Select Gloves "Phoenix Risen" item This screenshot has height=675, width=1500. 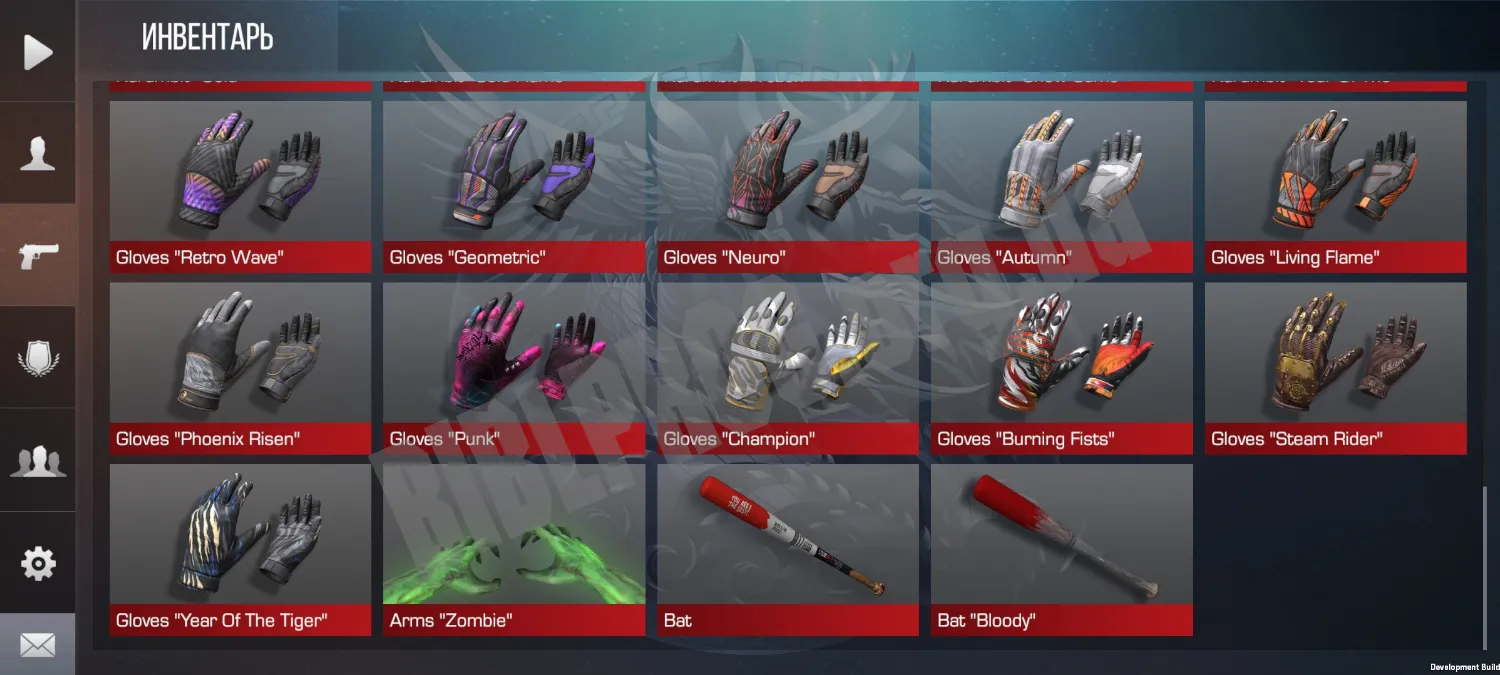coord(240,368)
